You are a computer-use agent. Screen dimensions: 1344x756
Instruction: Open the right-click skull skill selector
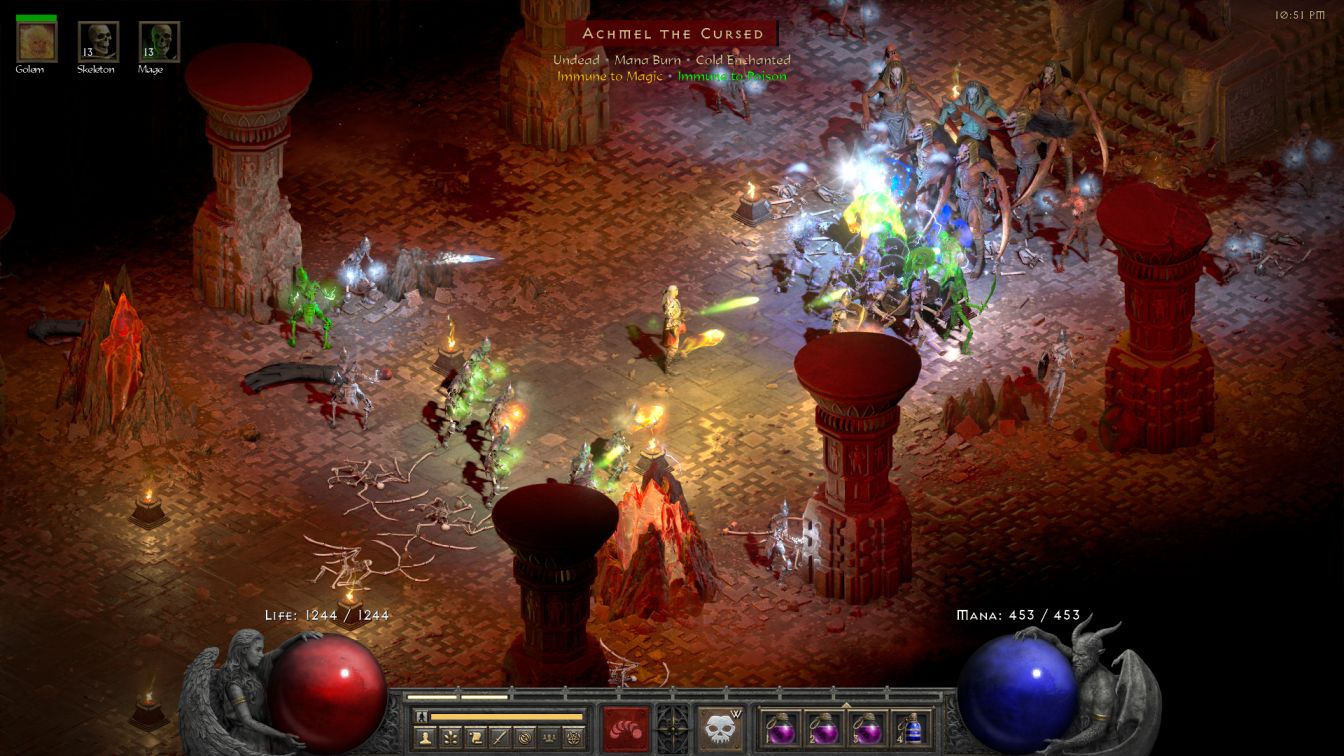(x=720, y=728)
